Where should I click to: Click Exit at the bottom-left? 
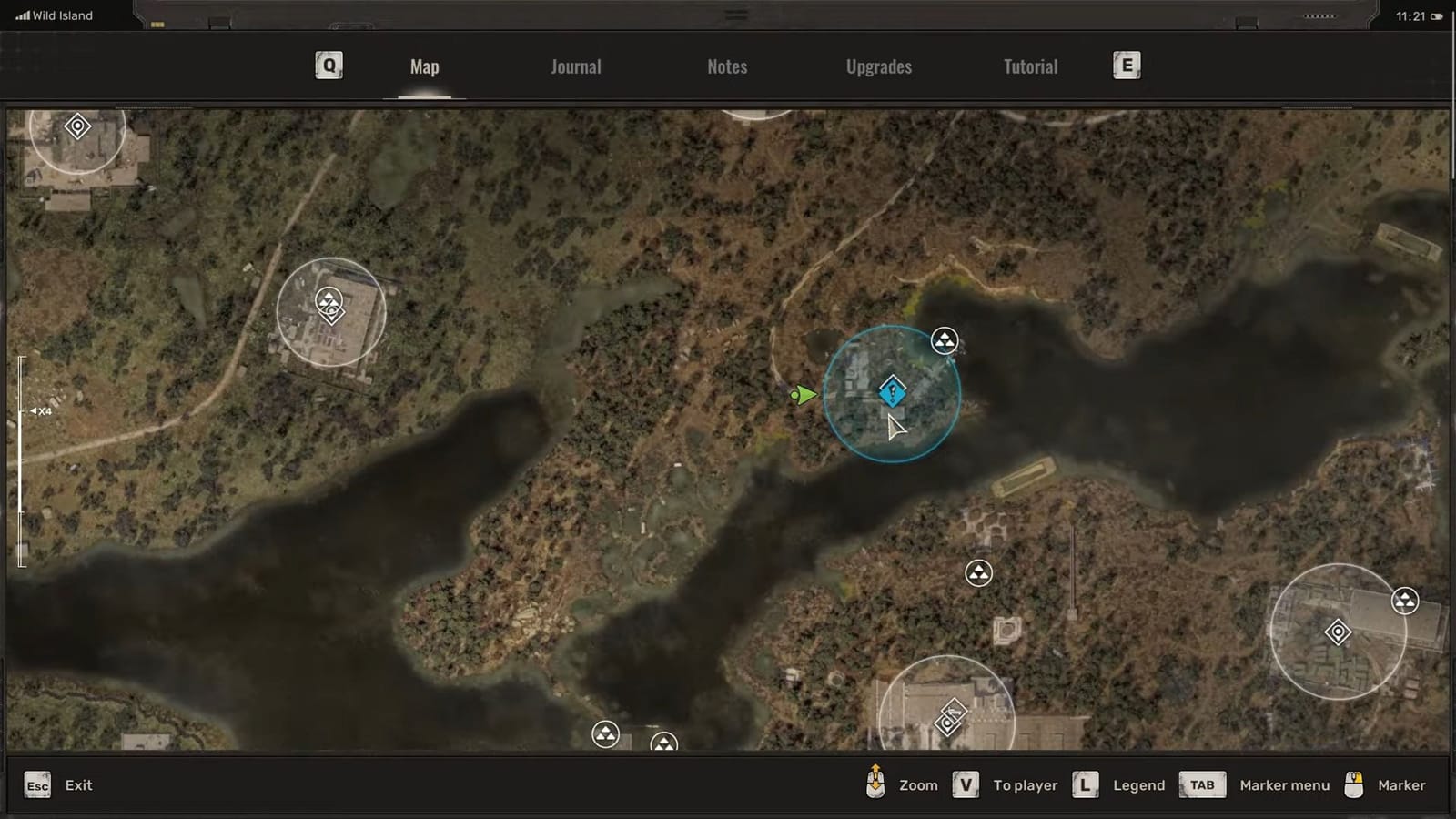(x=78, y=784)
